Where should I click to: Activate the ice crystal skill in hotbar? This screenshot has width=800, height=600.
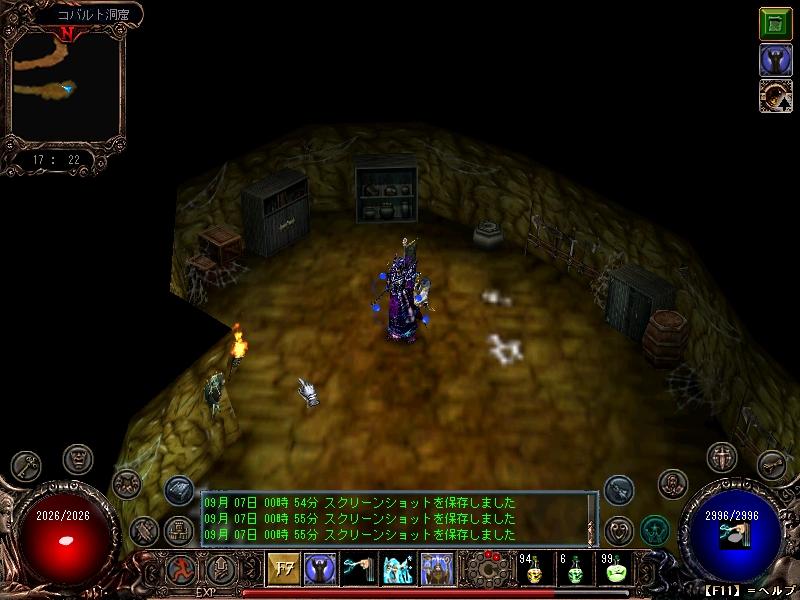click(397, 569)
